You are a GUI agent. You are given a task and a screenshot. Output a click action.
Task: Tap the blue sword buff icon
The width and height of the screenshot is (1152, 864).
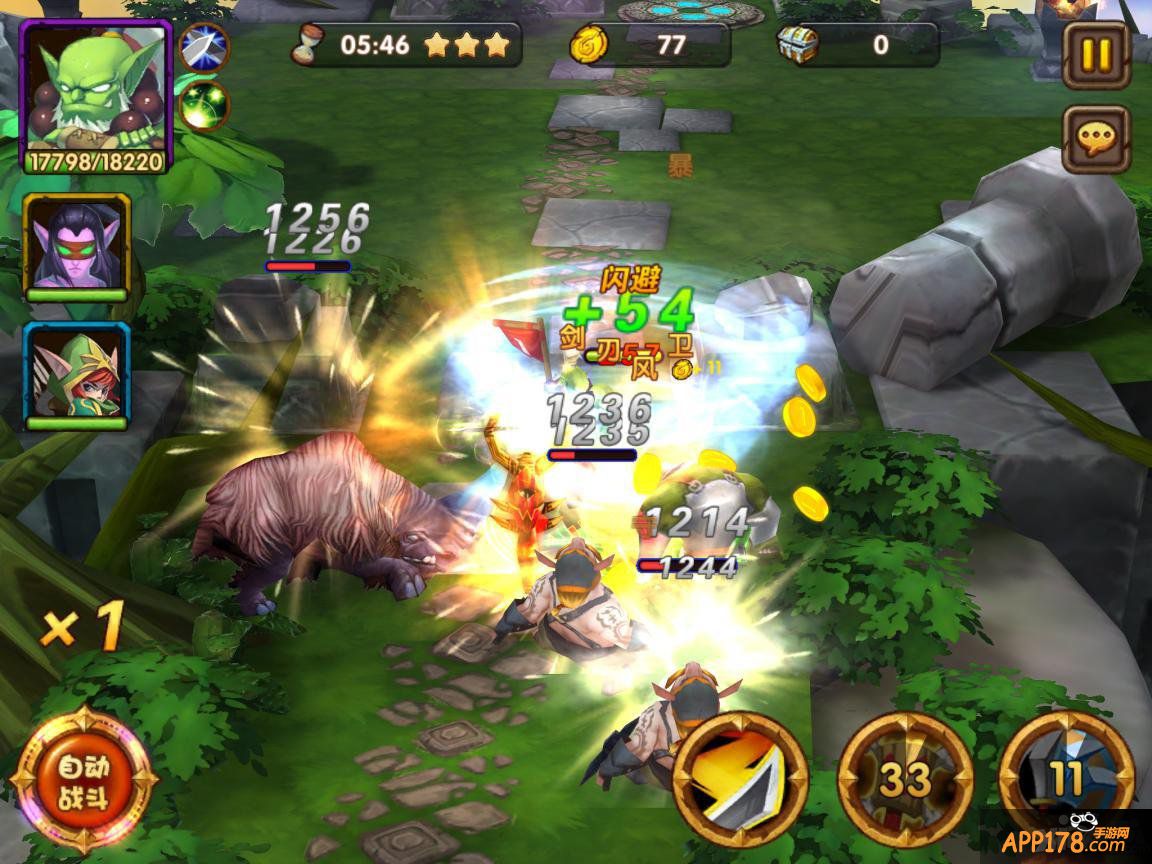click(205, 47)
